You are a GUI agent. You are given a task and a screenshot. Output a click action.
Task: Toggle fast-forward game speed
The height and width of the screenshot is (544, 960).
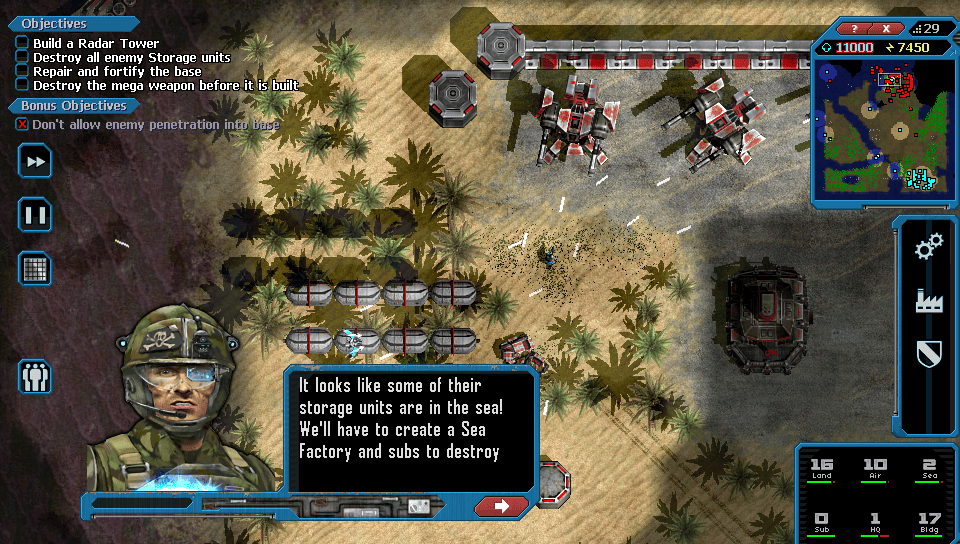point(35,162)
